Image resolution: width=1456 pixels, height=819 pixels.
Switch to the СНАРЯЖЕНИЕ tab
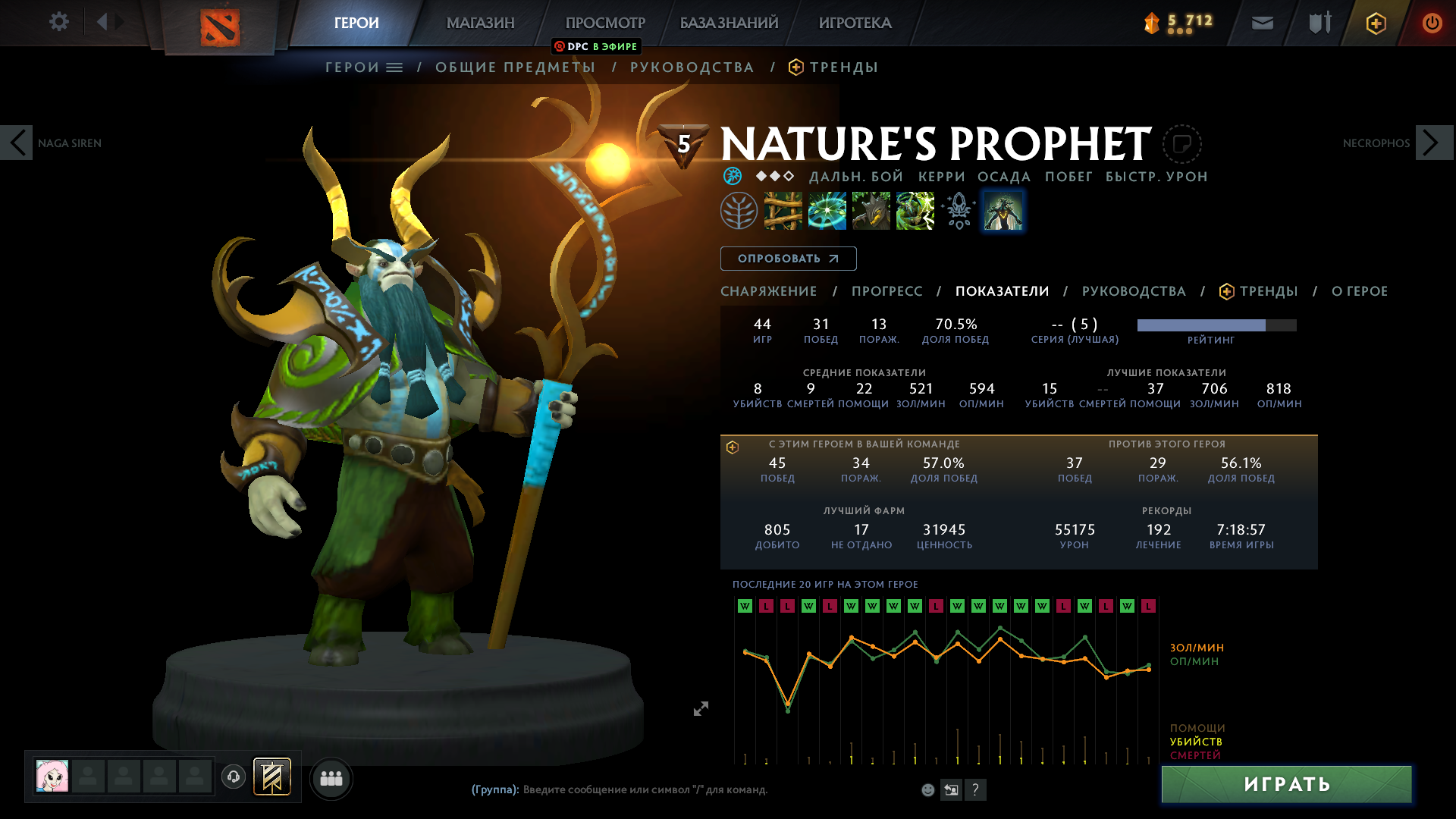click(768, 291)
